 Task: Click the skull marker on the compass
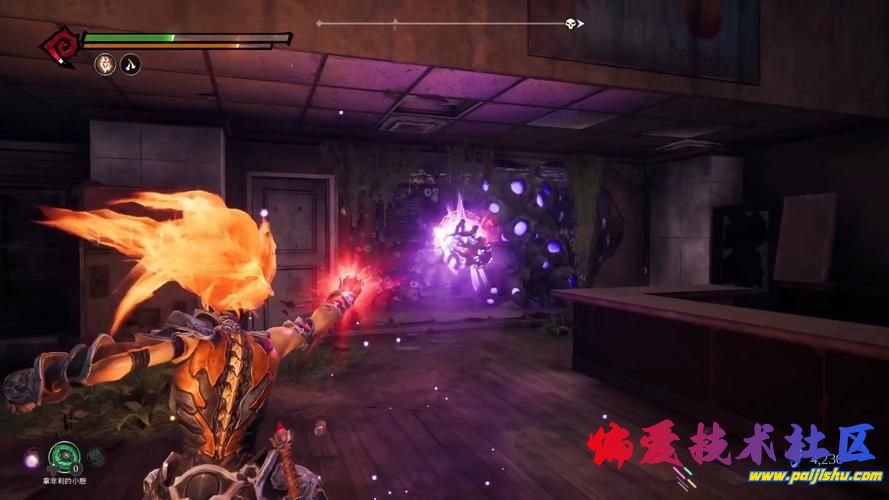point(570,23)
